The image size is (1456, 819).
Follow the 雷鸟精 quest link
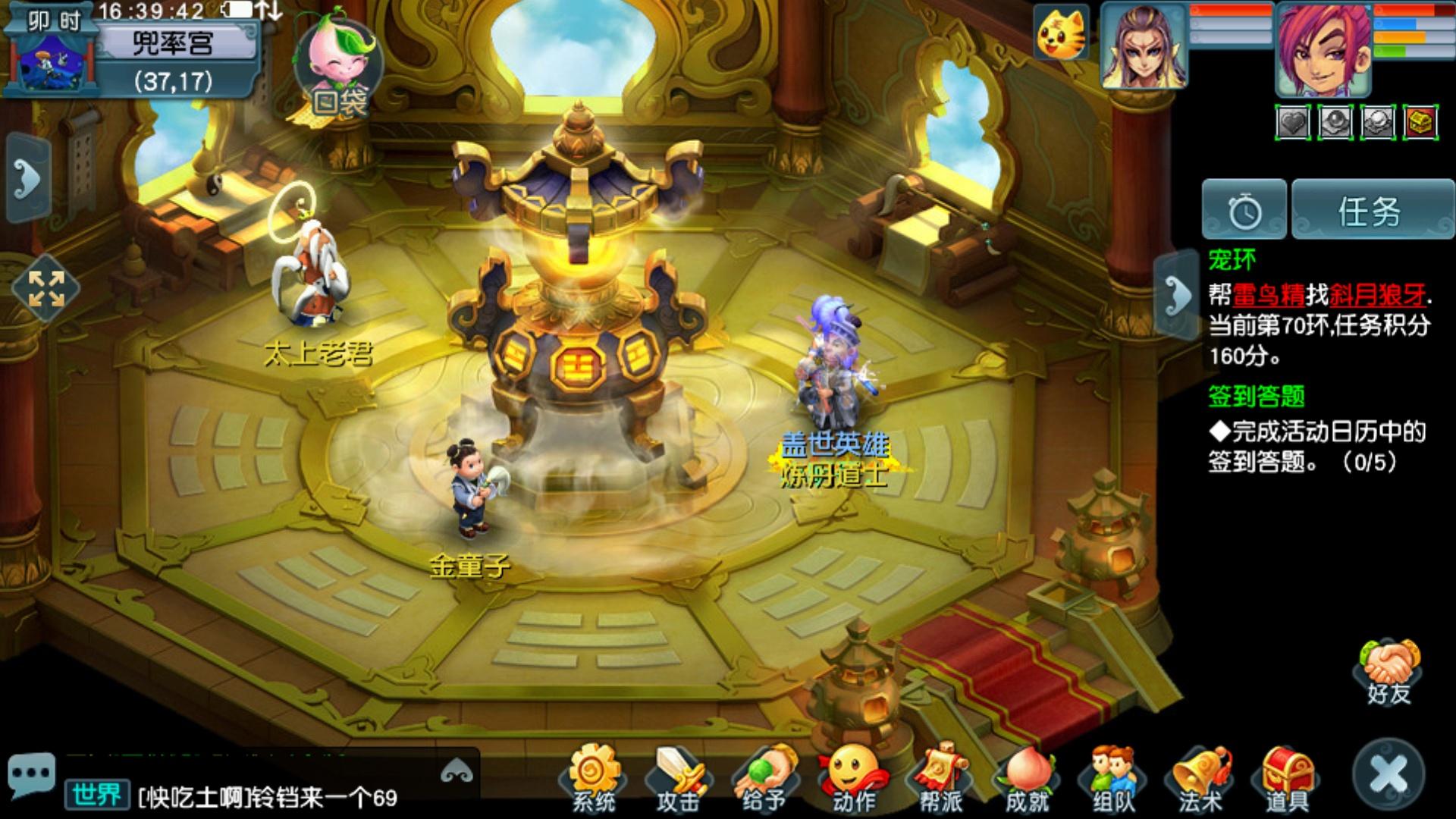pyautogui.click(x=1269, y=294)
